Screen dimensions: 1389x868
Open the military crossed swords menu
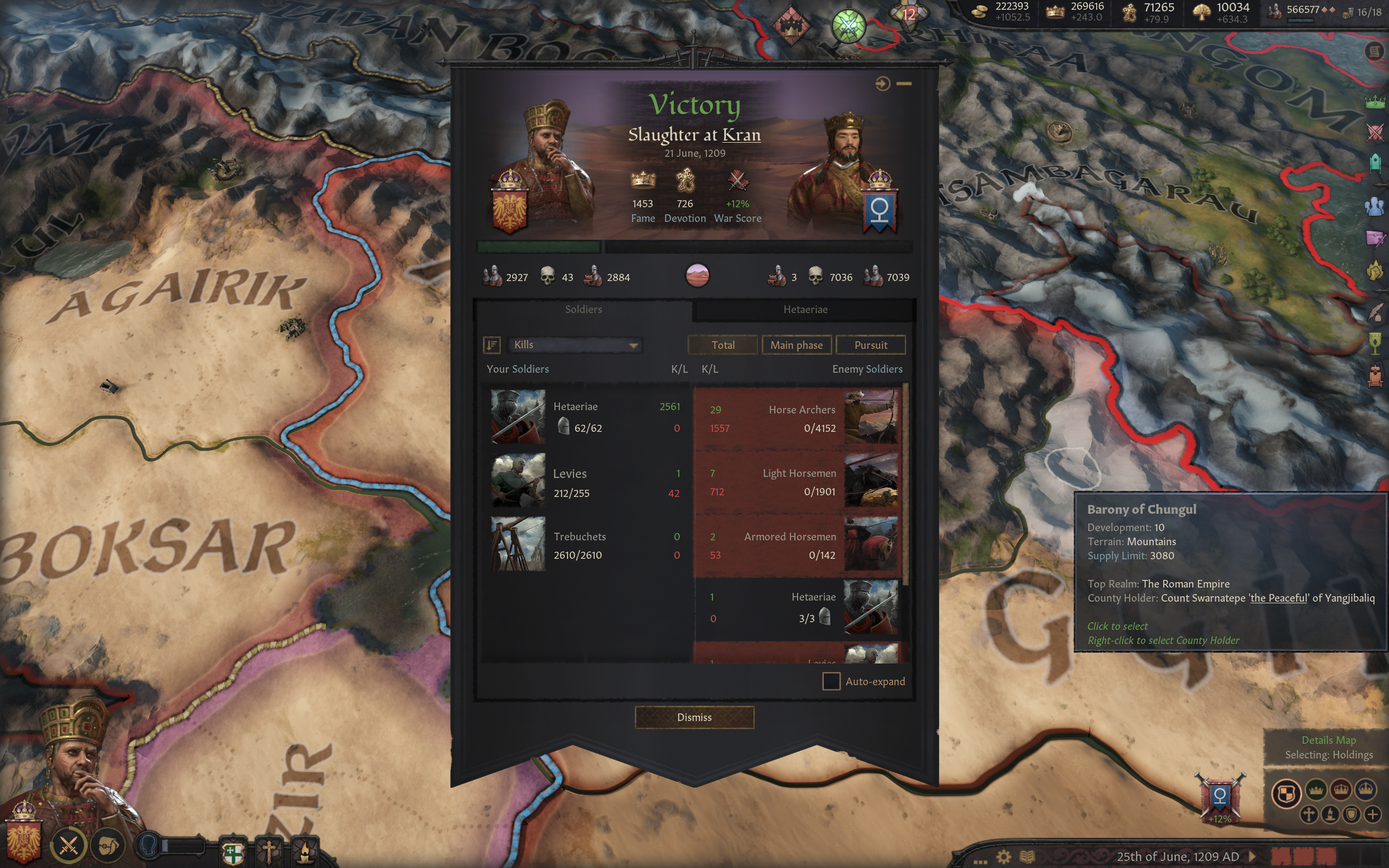68,845
